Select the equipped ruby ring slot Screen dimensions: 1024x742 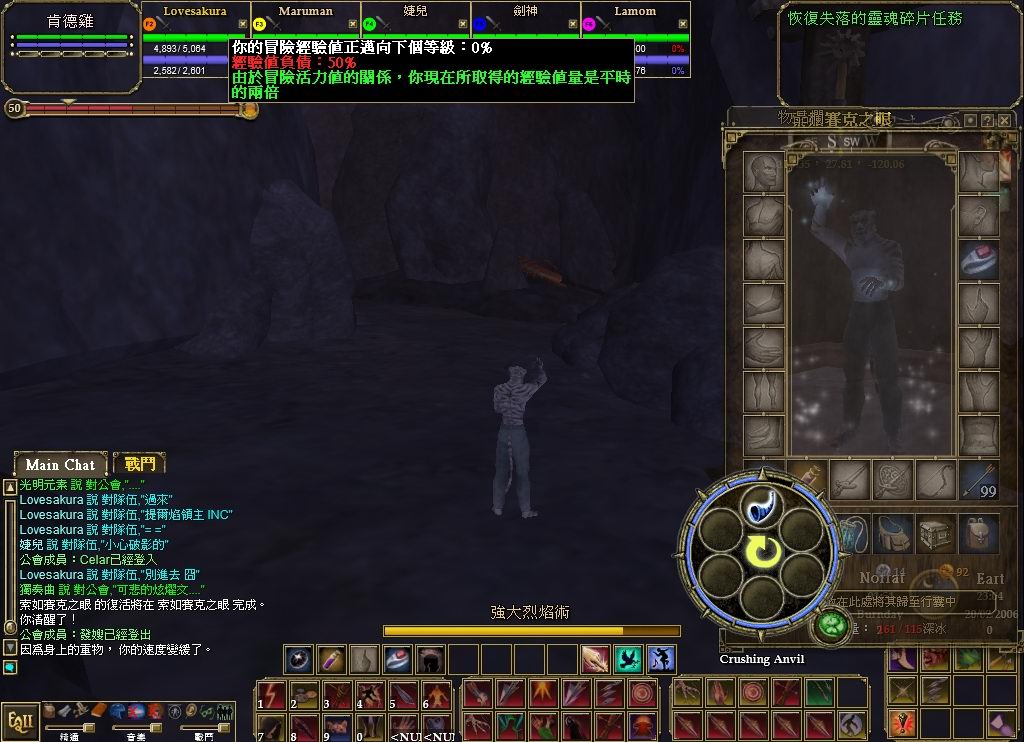tap(978, 259)
